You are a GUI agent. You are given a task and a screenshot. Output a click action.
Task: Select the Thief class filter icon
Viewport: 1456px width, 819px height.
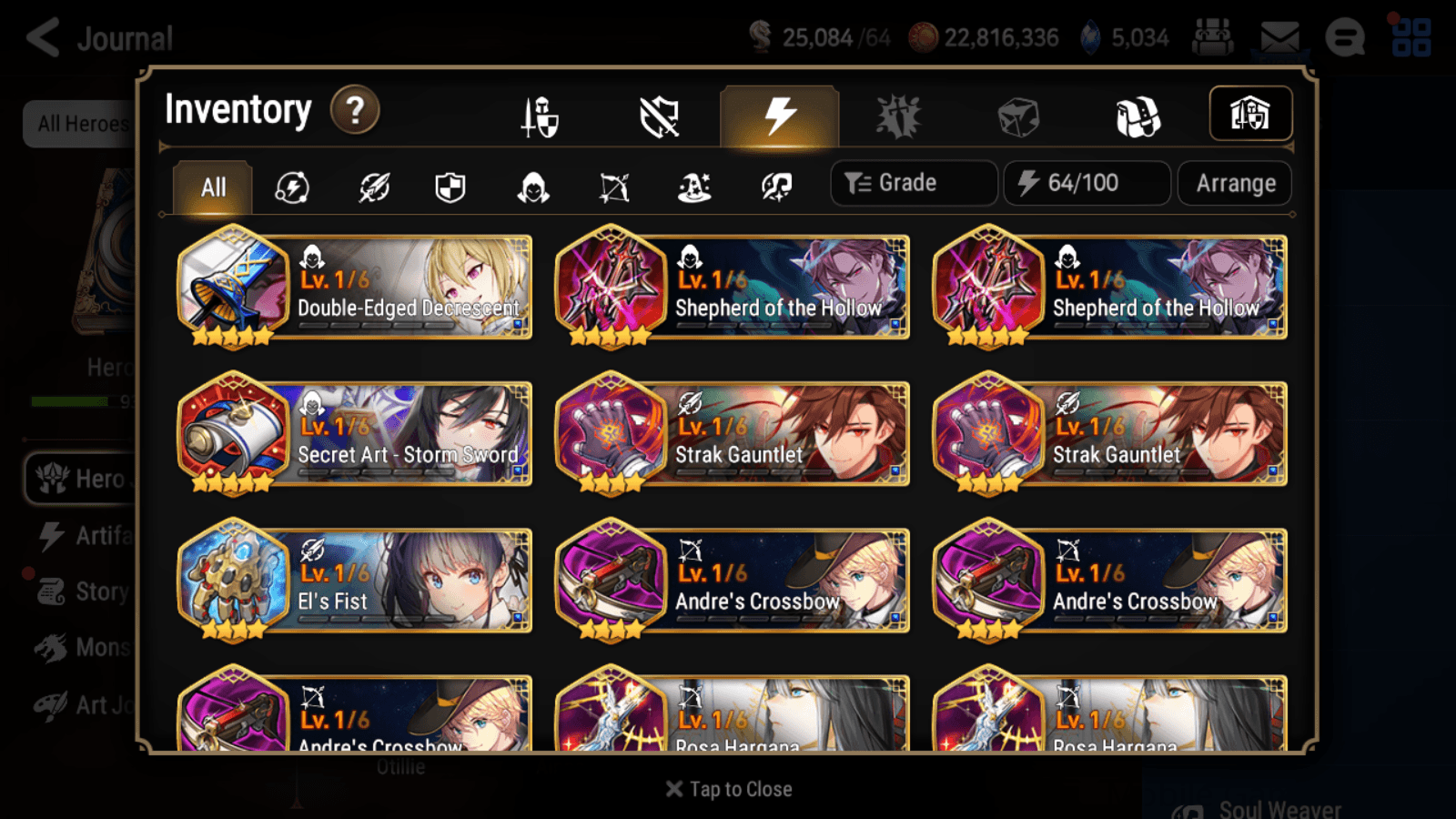(533, 187)
